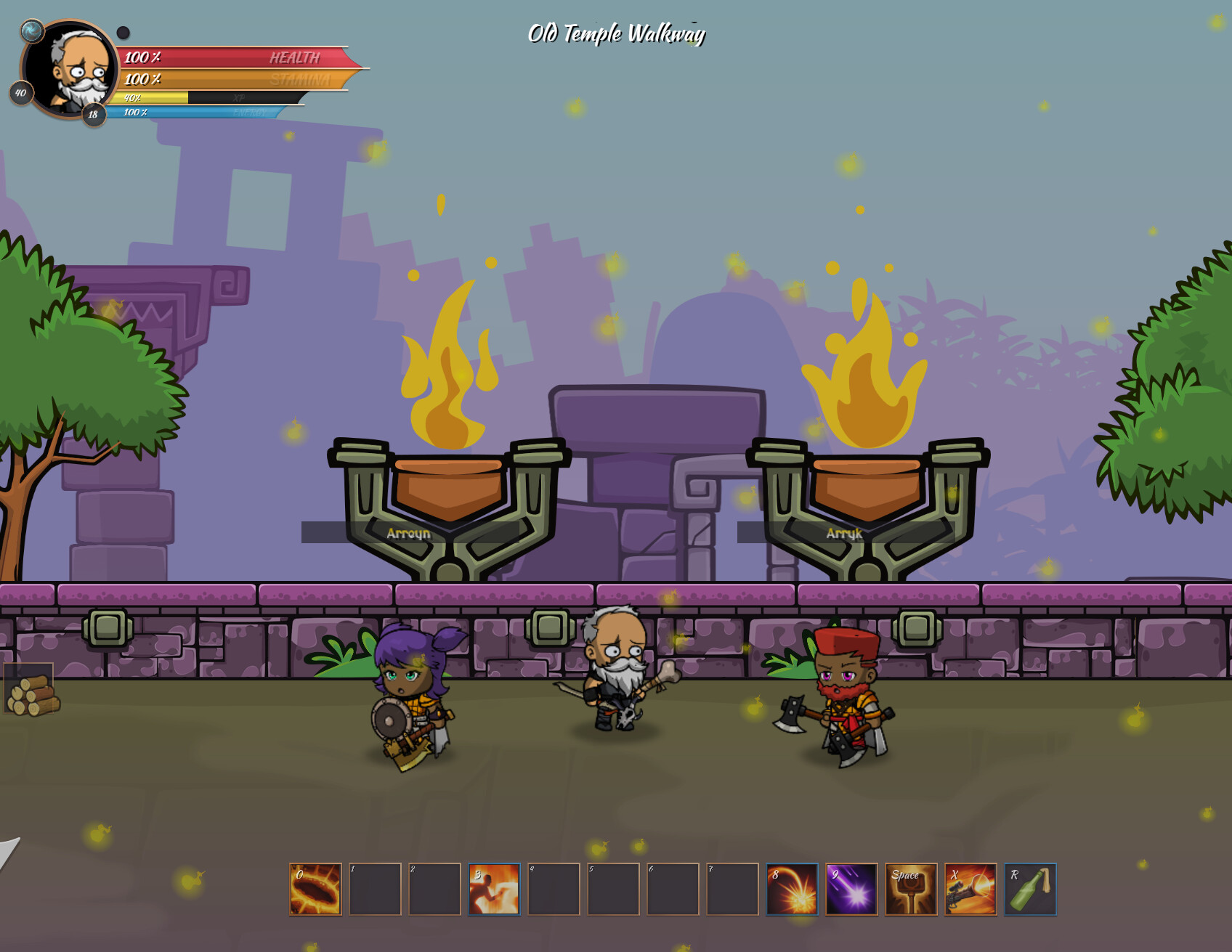The height and width of the screenshot is (952, 1232).
Task: Click the swirling gem icon above the portrait
Action: click(31, 32)
